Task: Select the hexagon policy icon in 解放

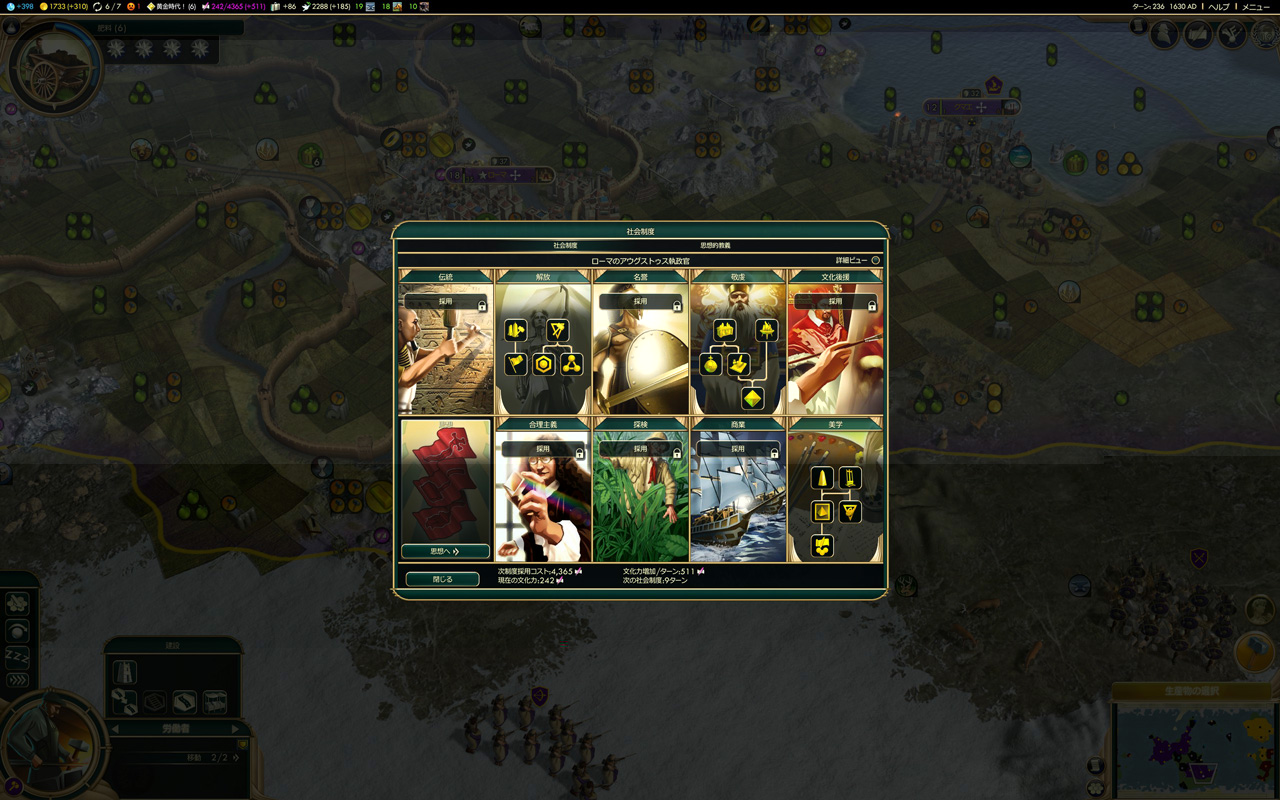Action: point(544,364)
